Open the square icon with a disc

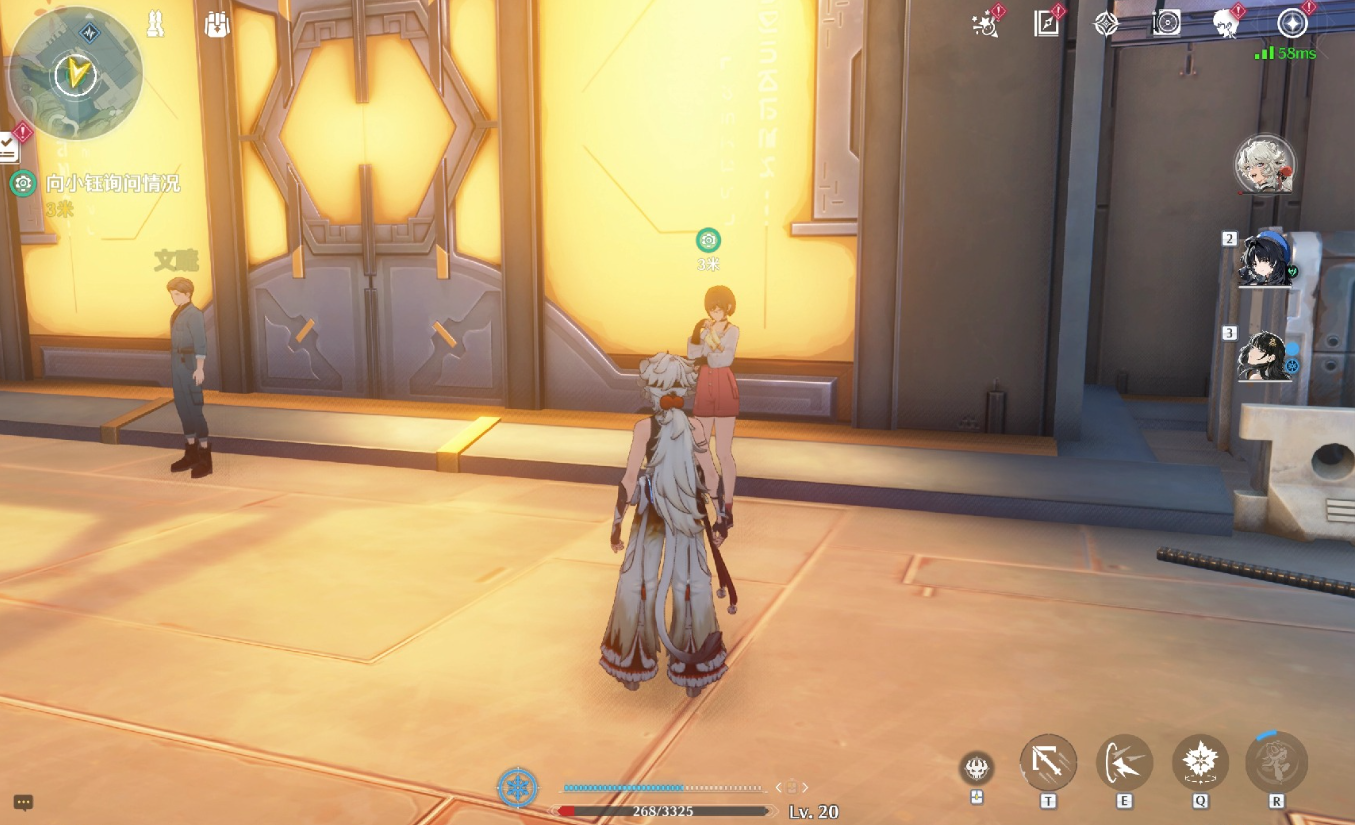pos(1167,24)
